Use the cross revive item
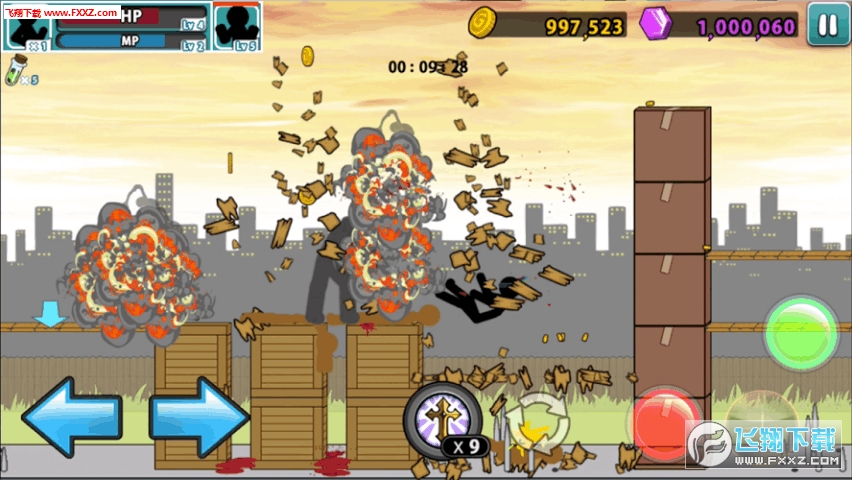The width and height of the screenshot is (852, 480). [x=440, y=414]
